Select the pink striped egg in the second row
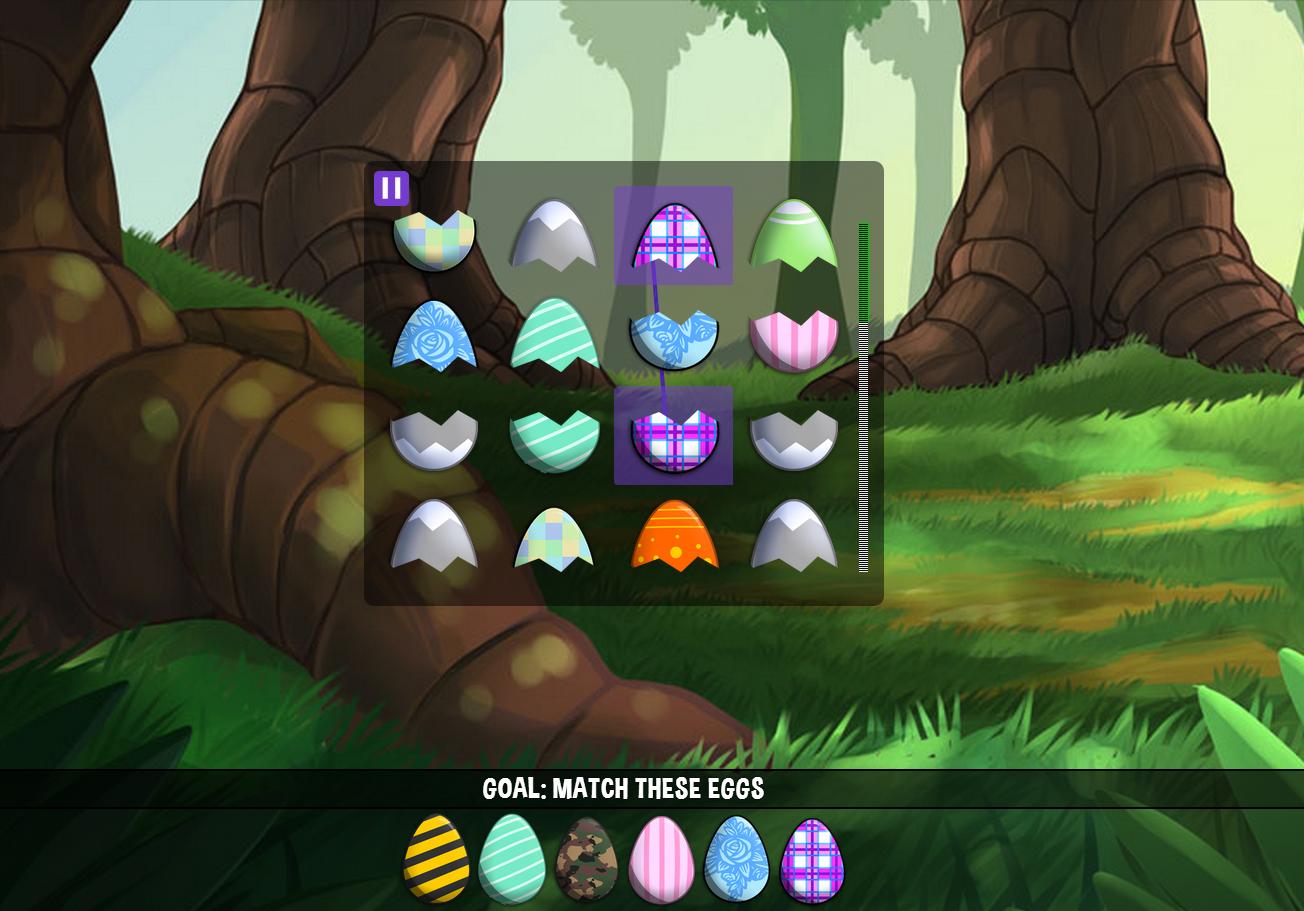Screen dimensions: 1304x911 [x=795, y=337]
